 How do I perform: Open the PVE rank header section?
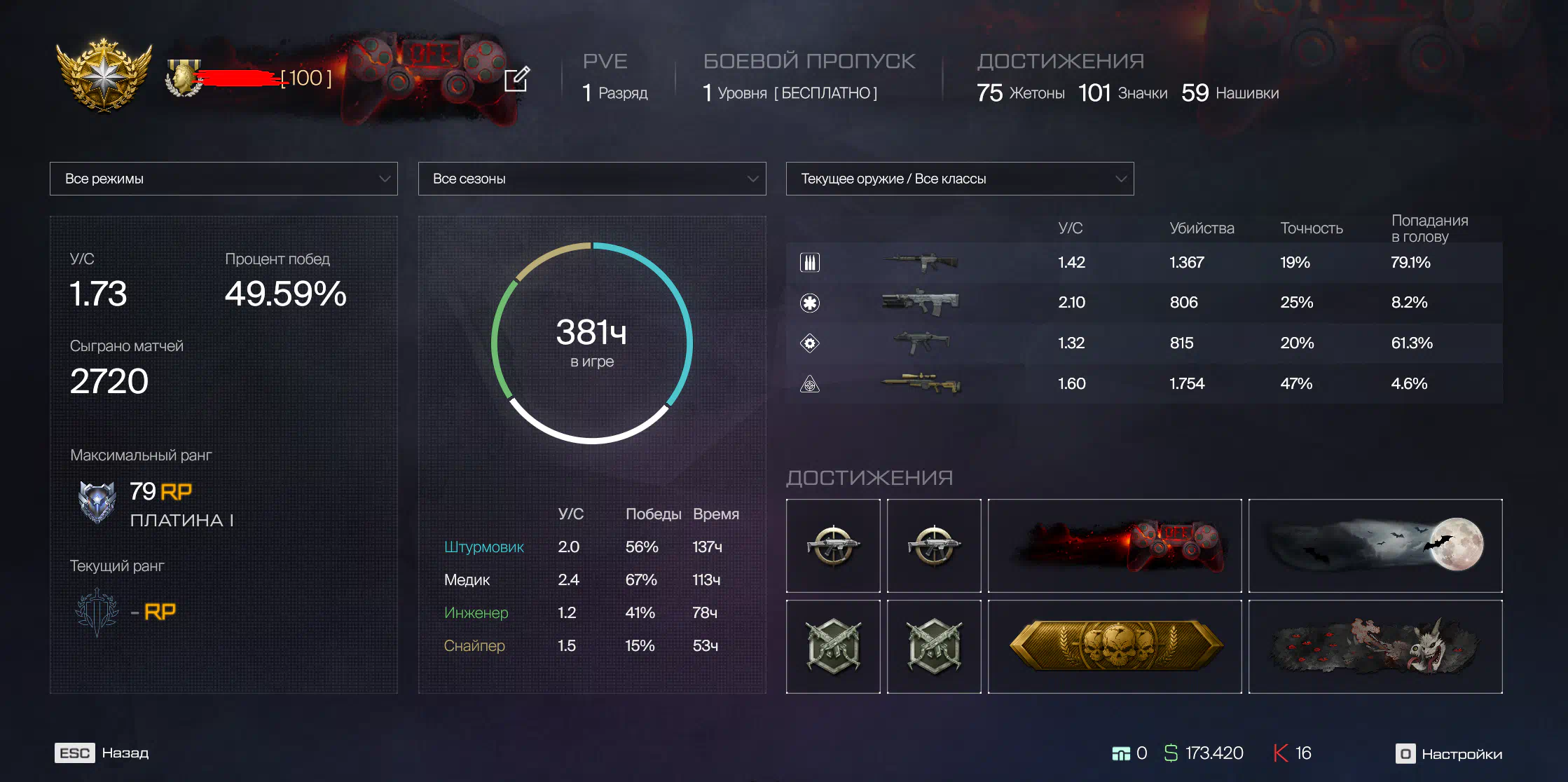(605, 62)
